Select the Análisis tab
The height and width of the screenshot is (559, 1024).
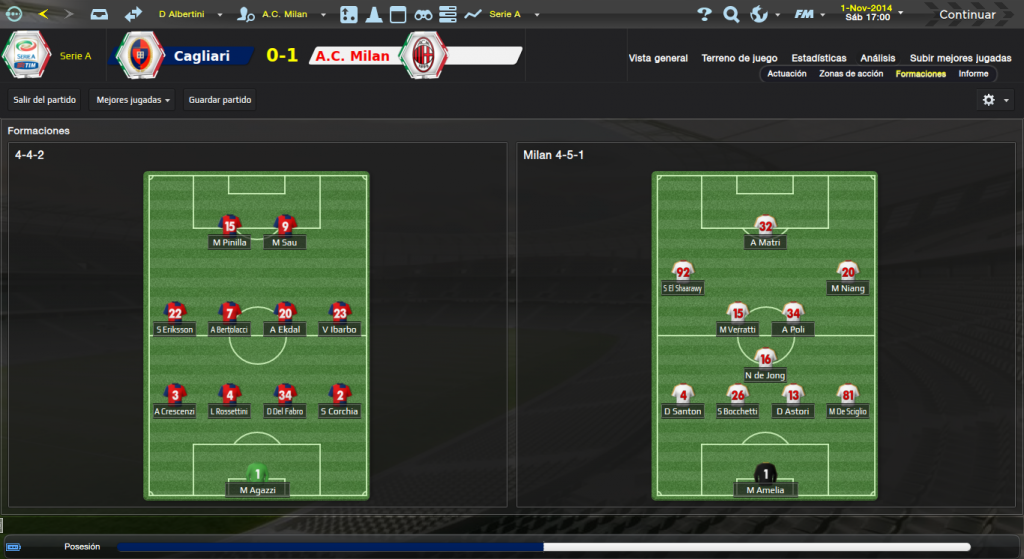877,58
